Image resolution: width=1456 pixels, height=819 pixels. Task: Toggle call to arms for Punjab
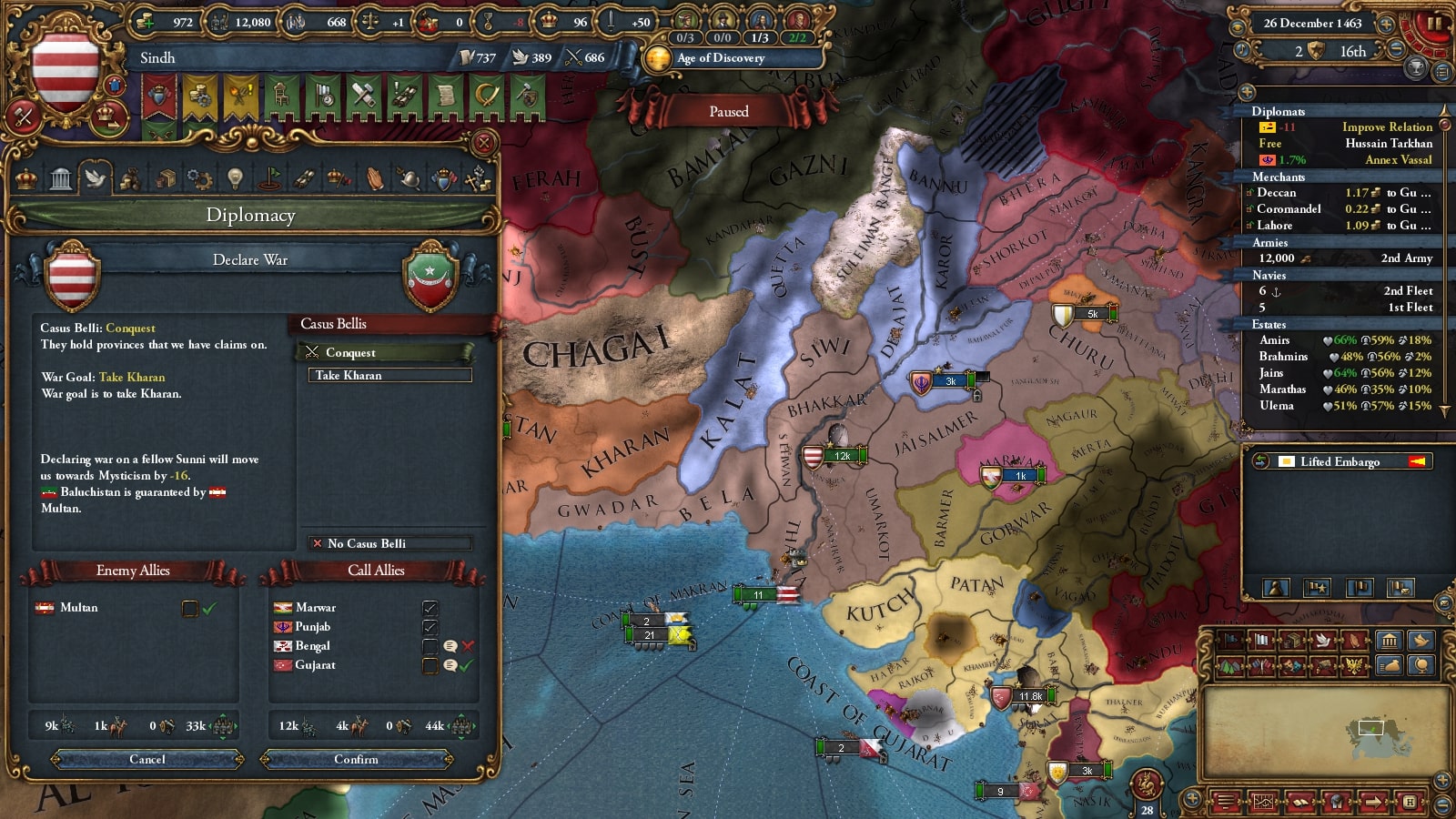[430, 627]
